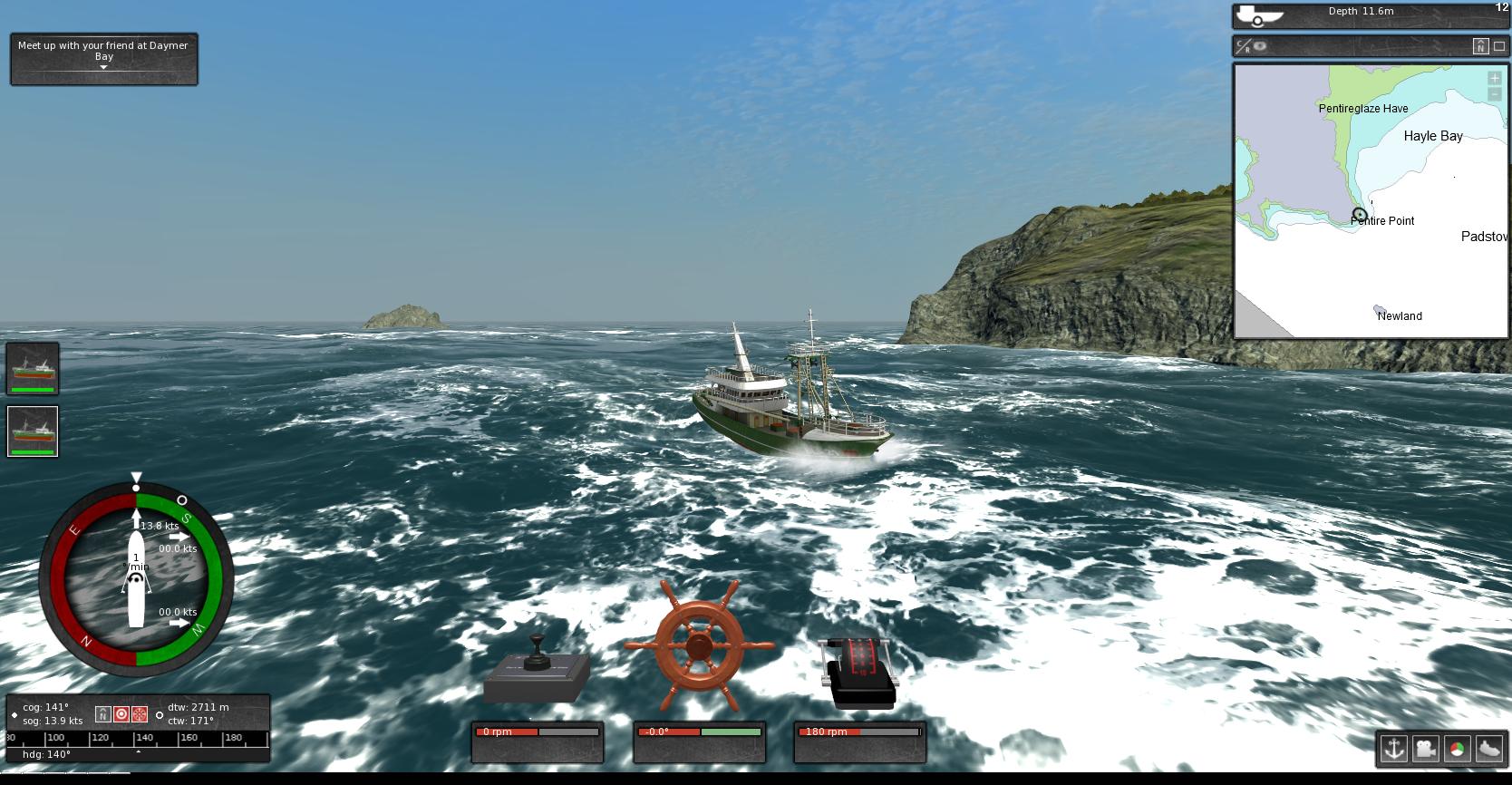Open the camera view selector
1512x785 pixels.
(1426, 749)
